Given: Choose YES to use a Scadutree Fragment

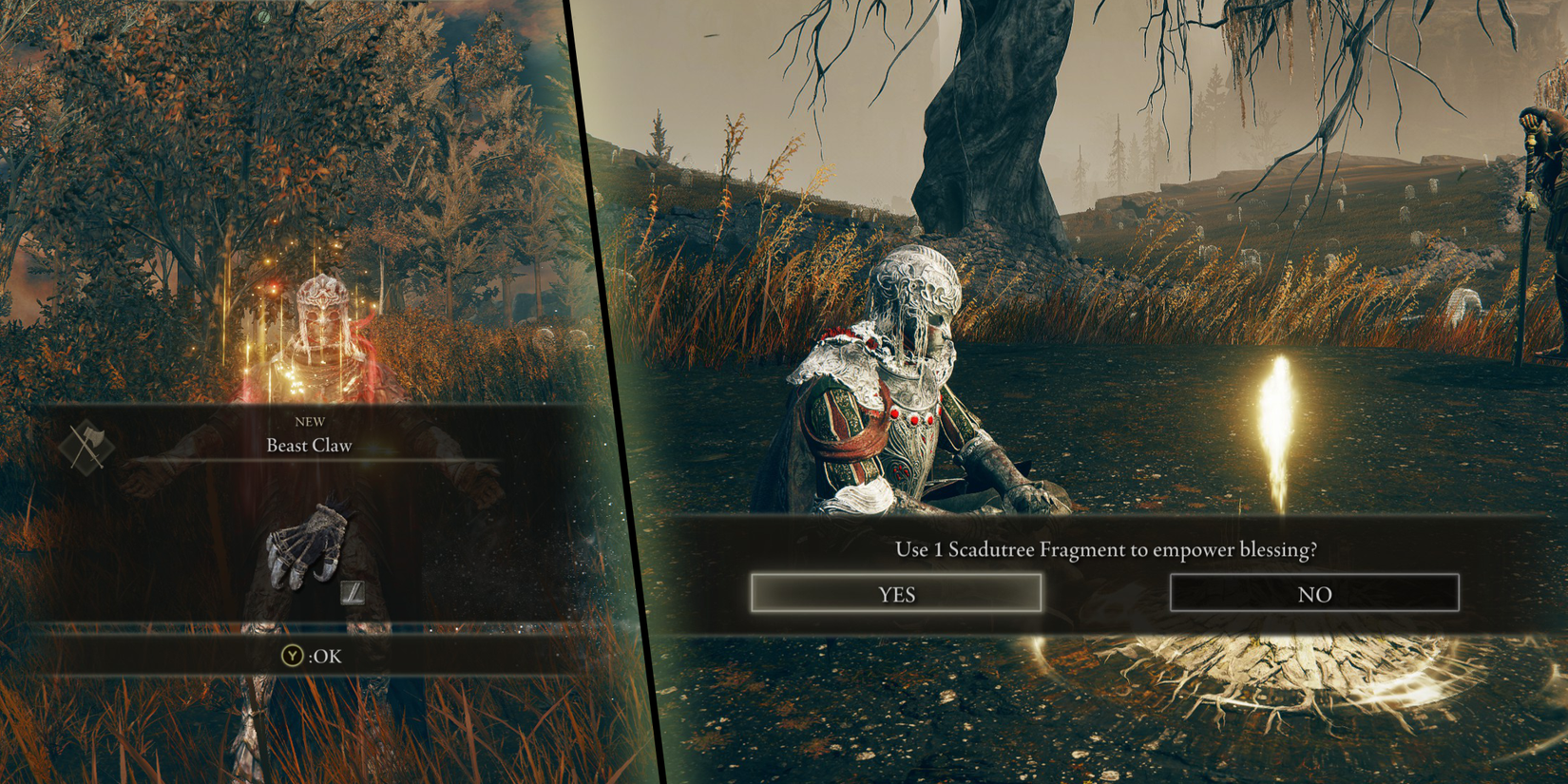Looking at the screenshot, I should pyautogui.click(x=897, y=593).
